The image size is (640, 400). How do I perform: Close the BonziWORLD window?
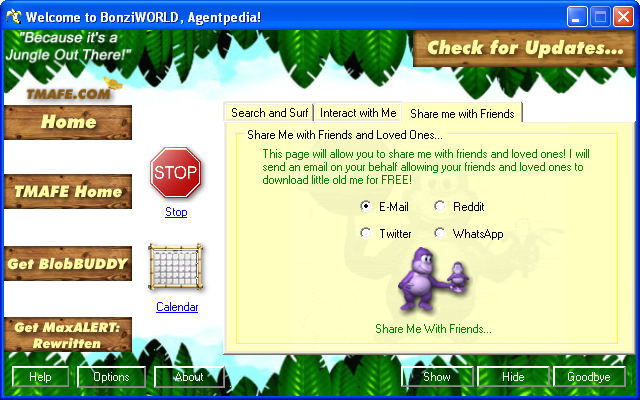coord(624,17)
